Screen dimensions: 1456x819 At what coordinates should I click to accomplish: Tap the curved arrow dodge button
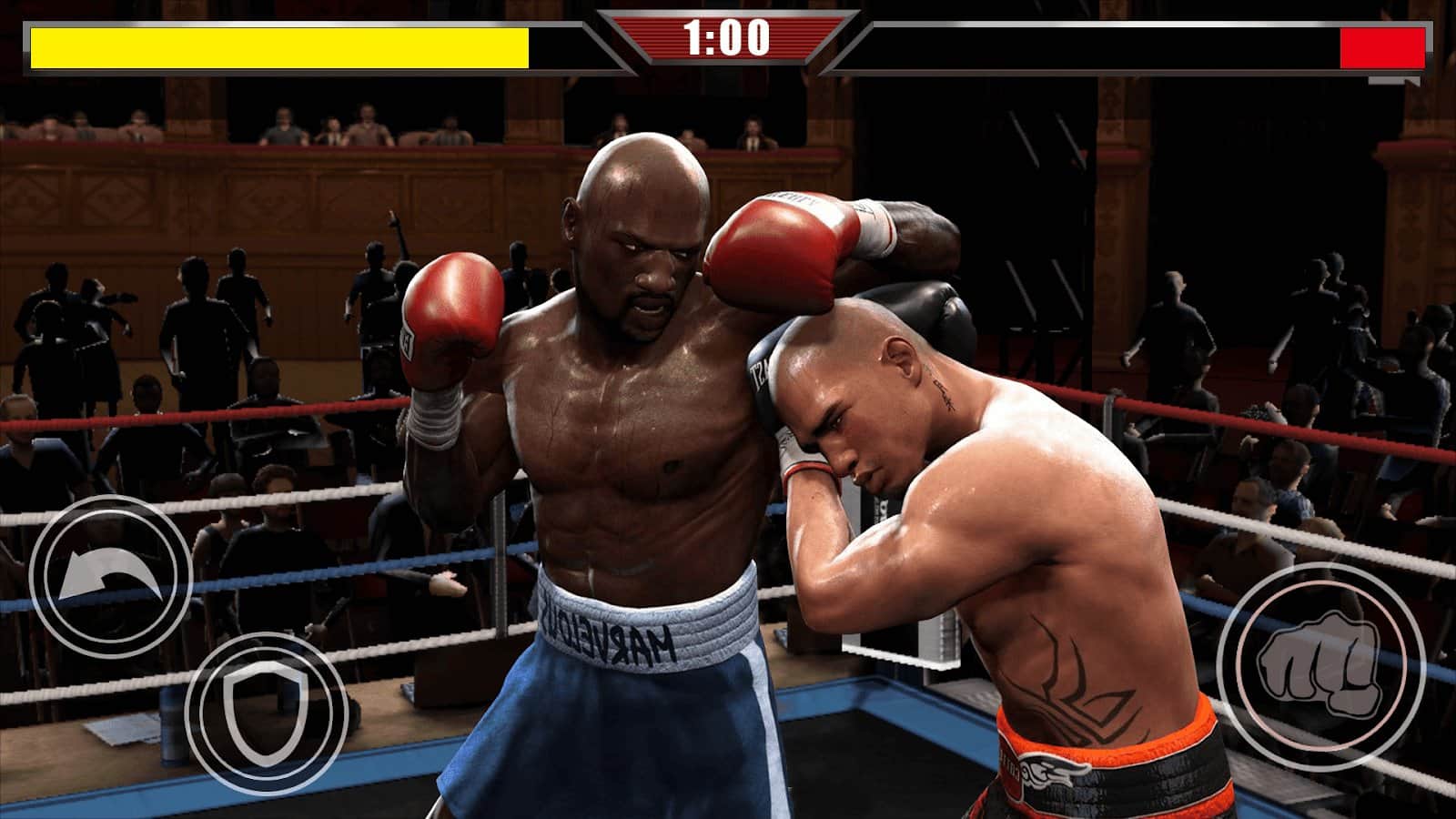click(x=110, y=579)
